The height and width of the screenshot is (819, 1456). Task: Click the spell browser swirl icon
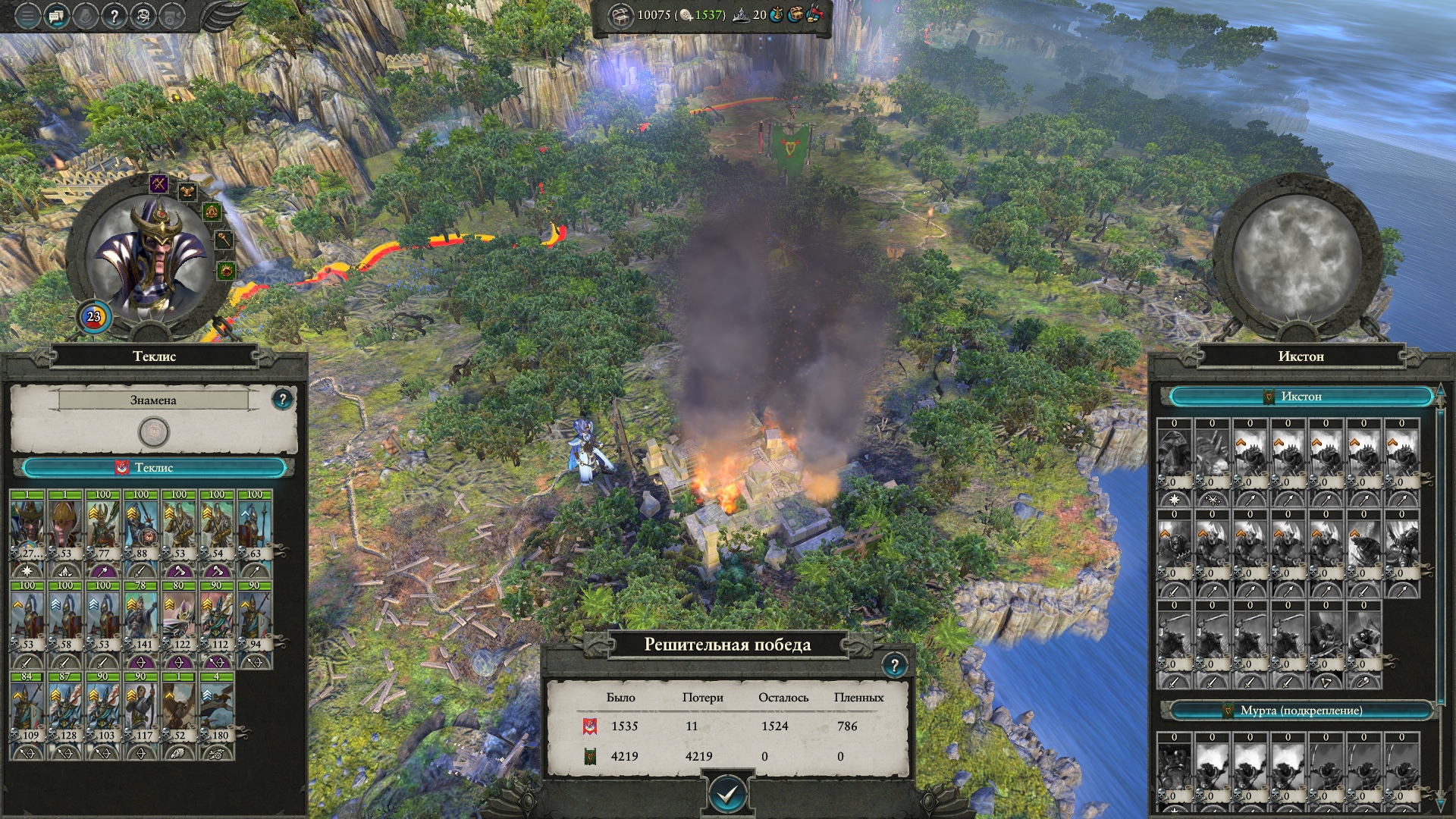click(143, 16)
